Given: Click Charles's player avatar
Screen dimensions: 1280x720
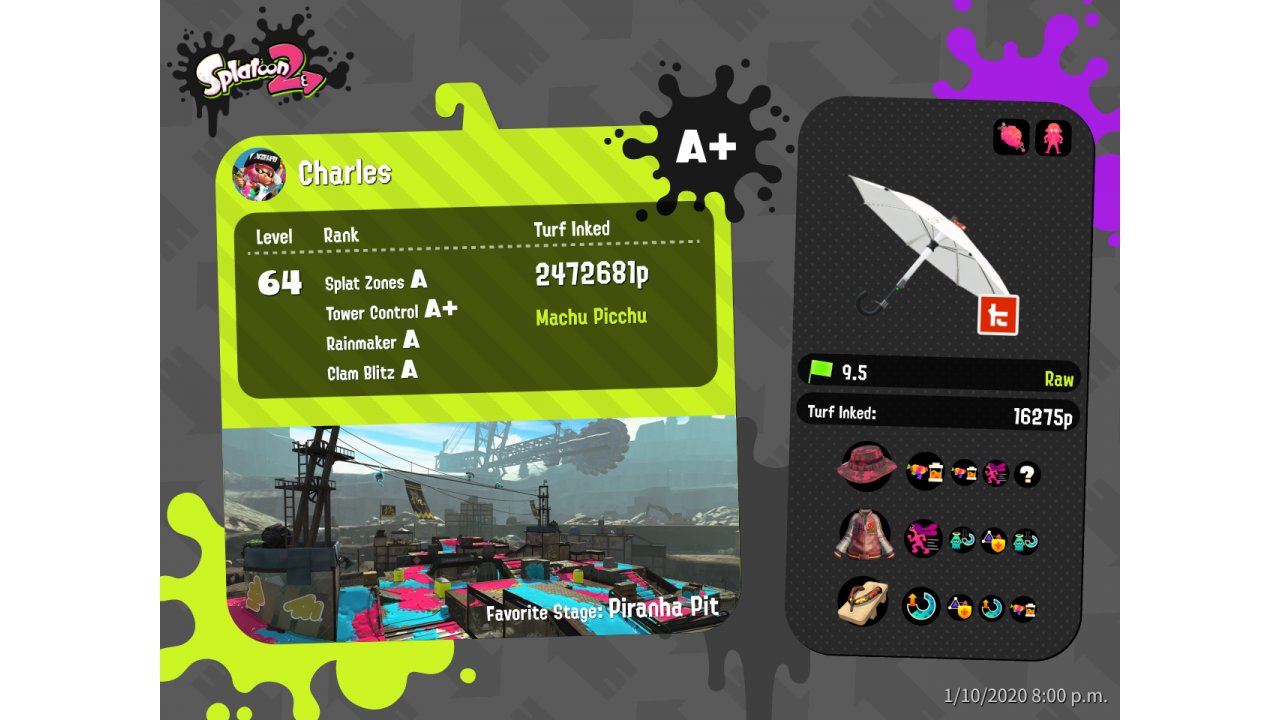Looking at the screenshot, I should coord(259,174).
